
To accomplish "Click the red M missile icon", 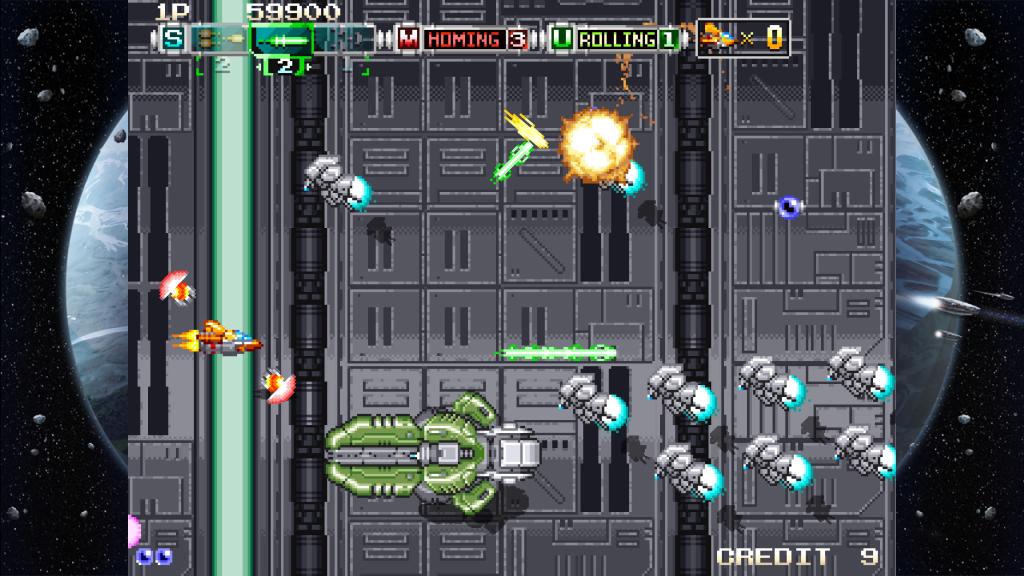I will tap(408, 39).
